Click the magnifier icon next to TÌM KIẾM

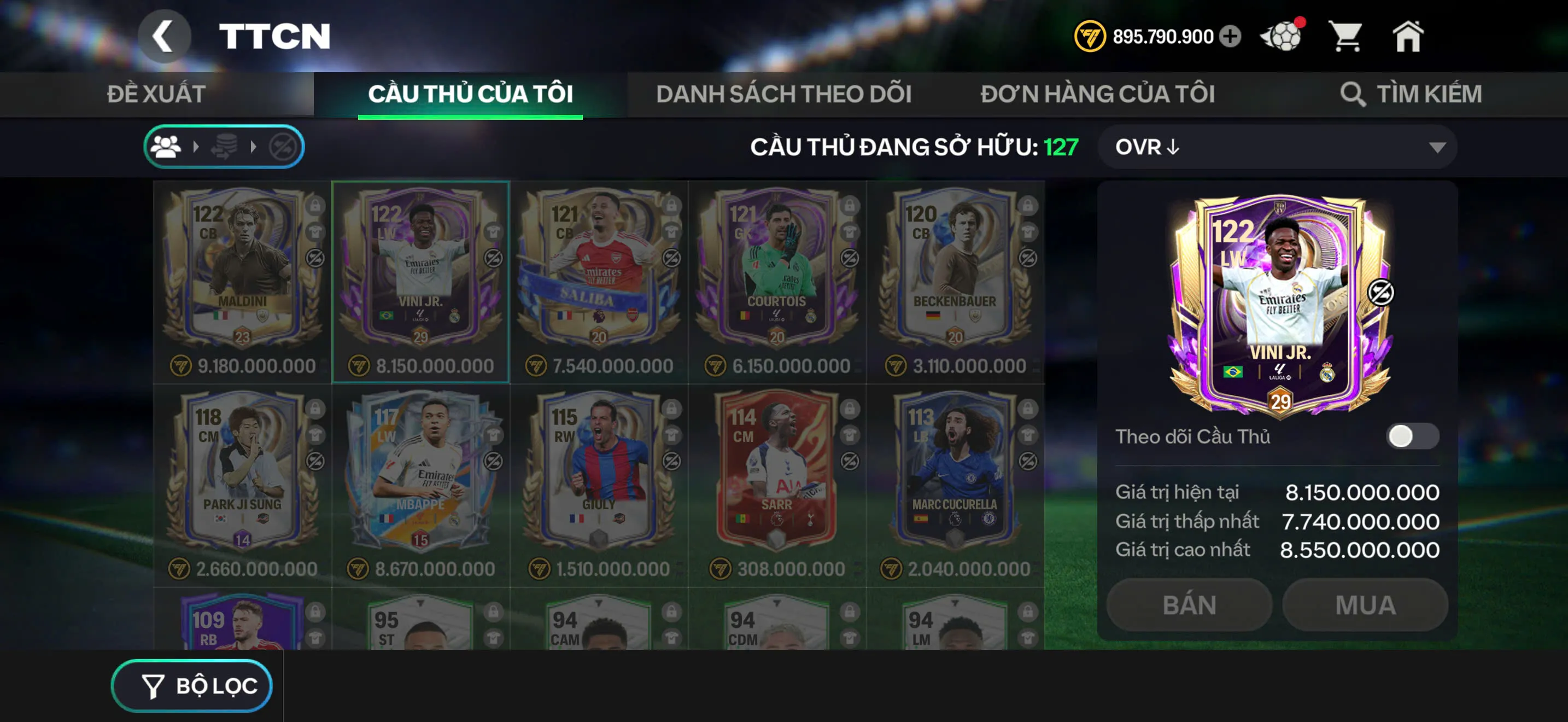[x=1353, y=94]
